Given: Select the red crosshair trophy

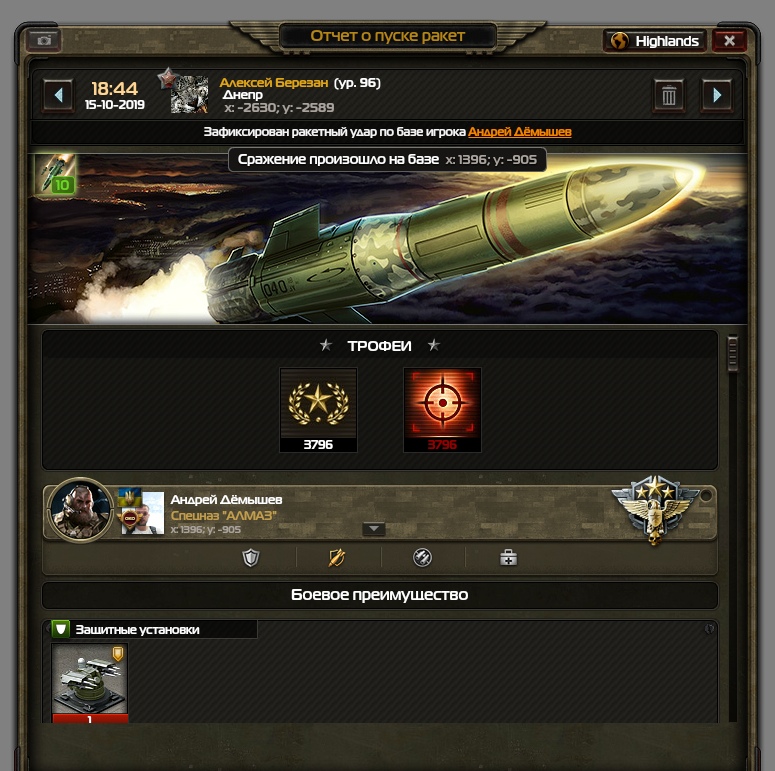Looking at the screenshot, I should (442, 404).
